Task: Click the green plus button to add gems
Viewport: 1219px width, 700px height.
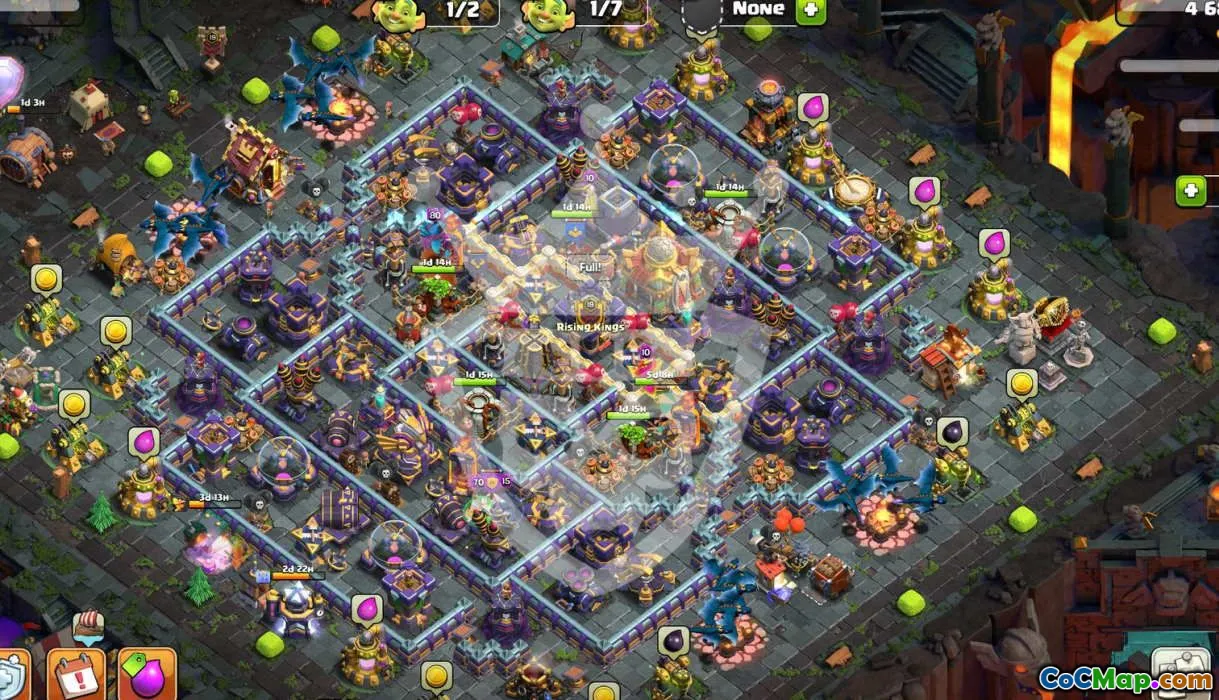Action: click(x=1190, y=190)
